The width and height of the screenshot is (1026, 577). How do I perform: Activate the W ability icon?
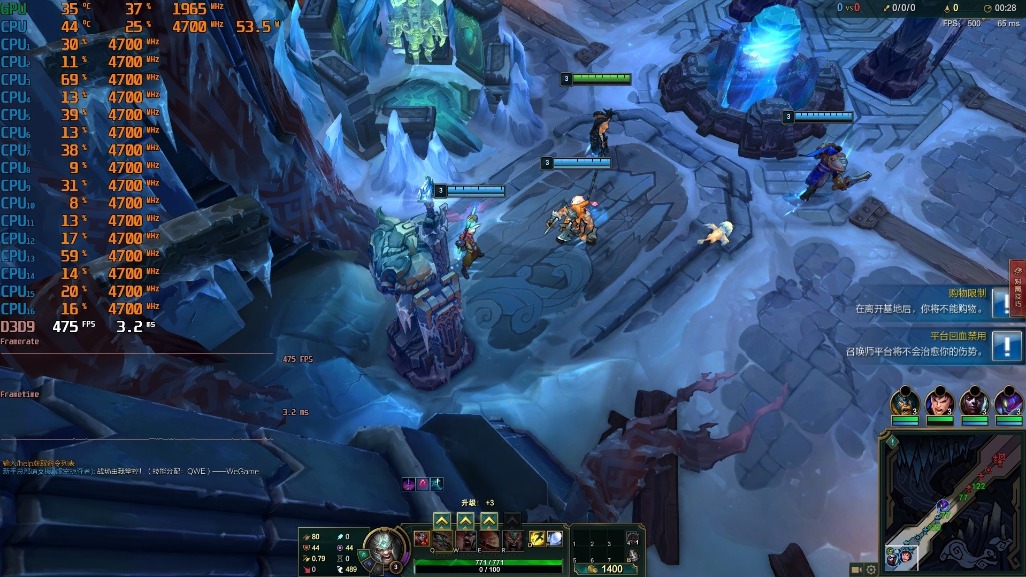coord(465,541)
